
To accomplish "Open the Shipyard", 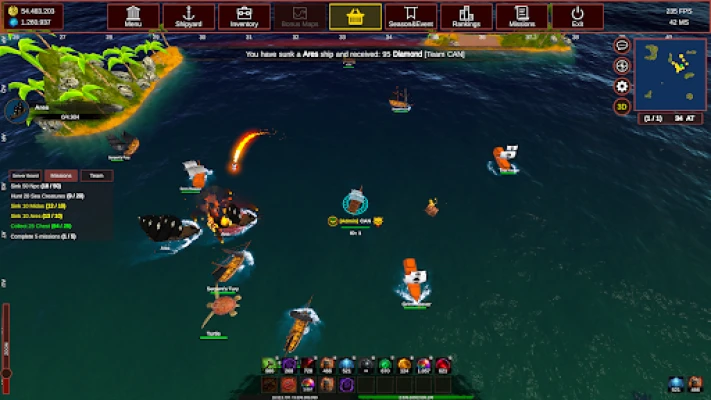I will click(x=189, y=16).
